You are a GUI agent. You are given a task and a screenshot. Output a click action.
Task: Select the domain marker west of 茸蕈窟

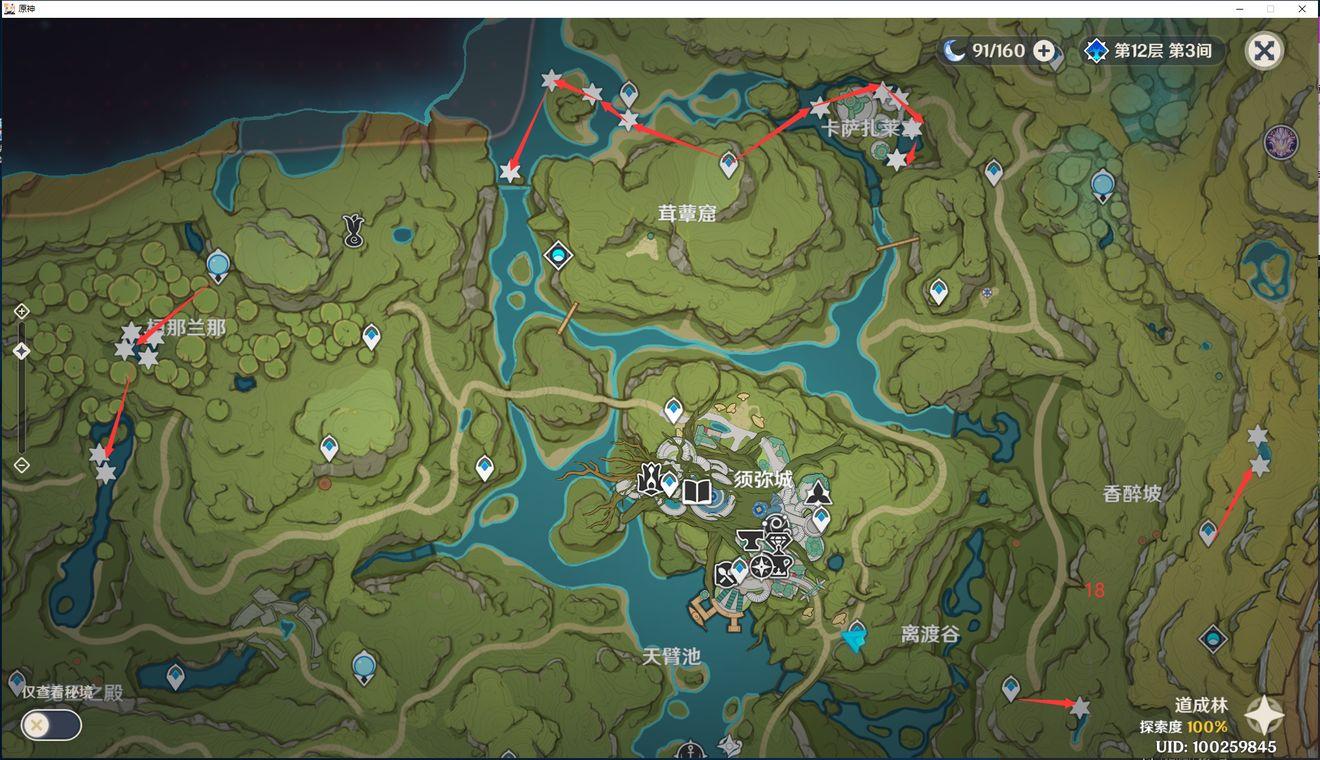point(557,256)
